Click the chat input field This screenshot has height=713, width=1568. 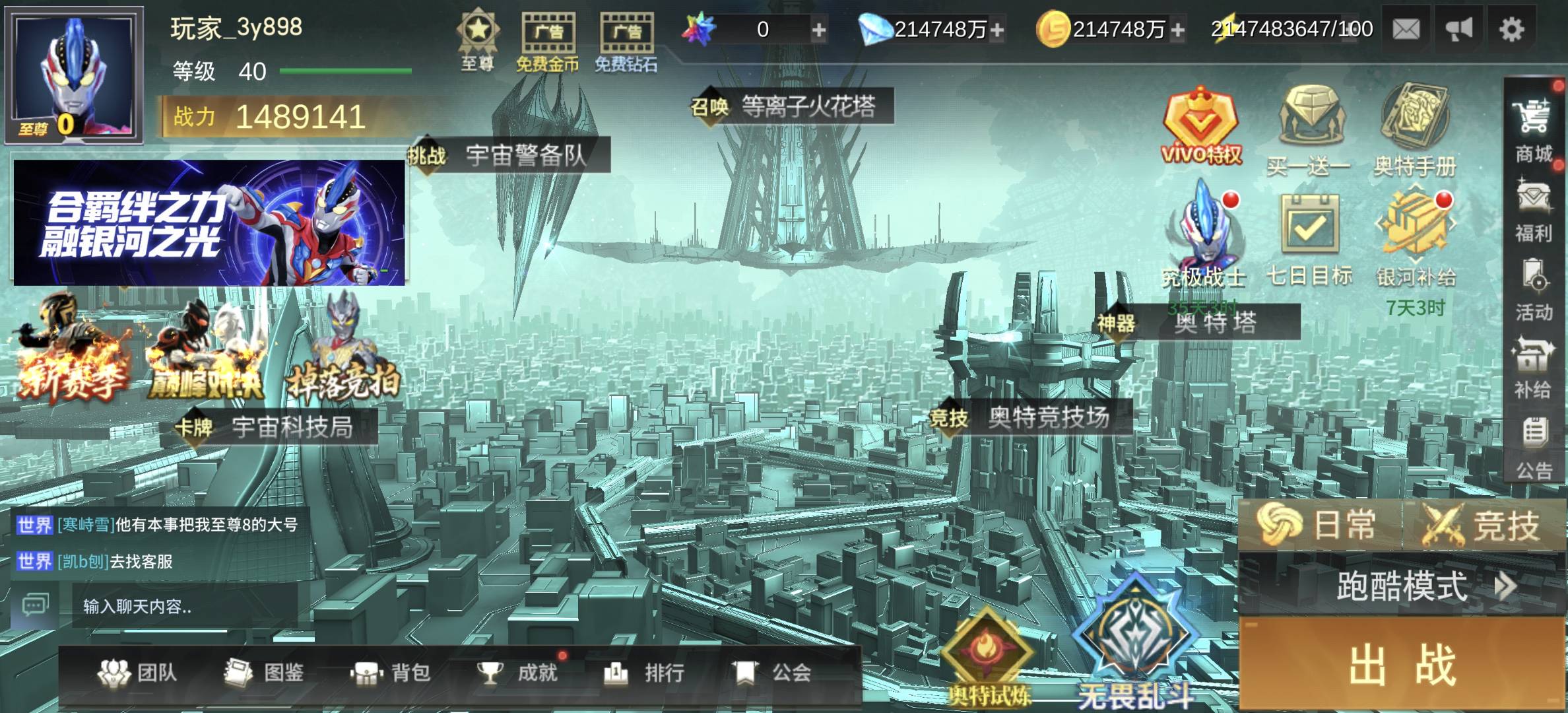(185, 606)
